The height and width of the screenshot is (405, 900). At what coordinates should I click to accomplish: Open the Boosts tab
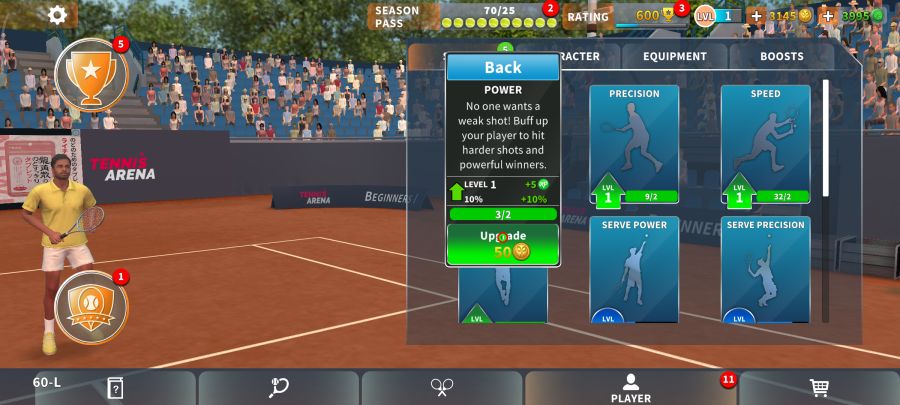click(x=781, y=57)
